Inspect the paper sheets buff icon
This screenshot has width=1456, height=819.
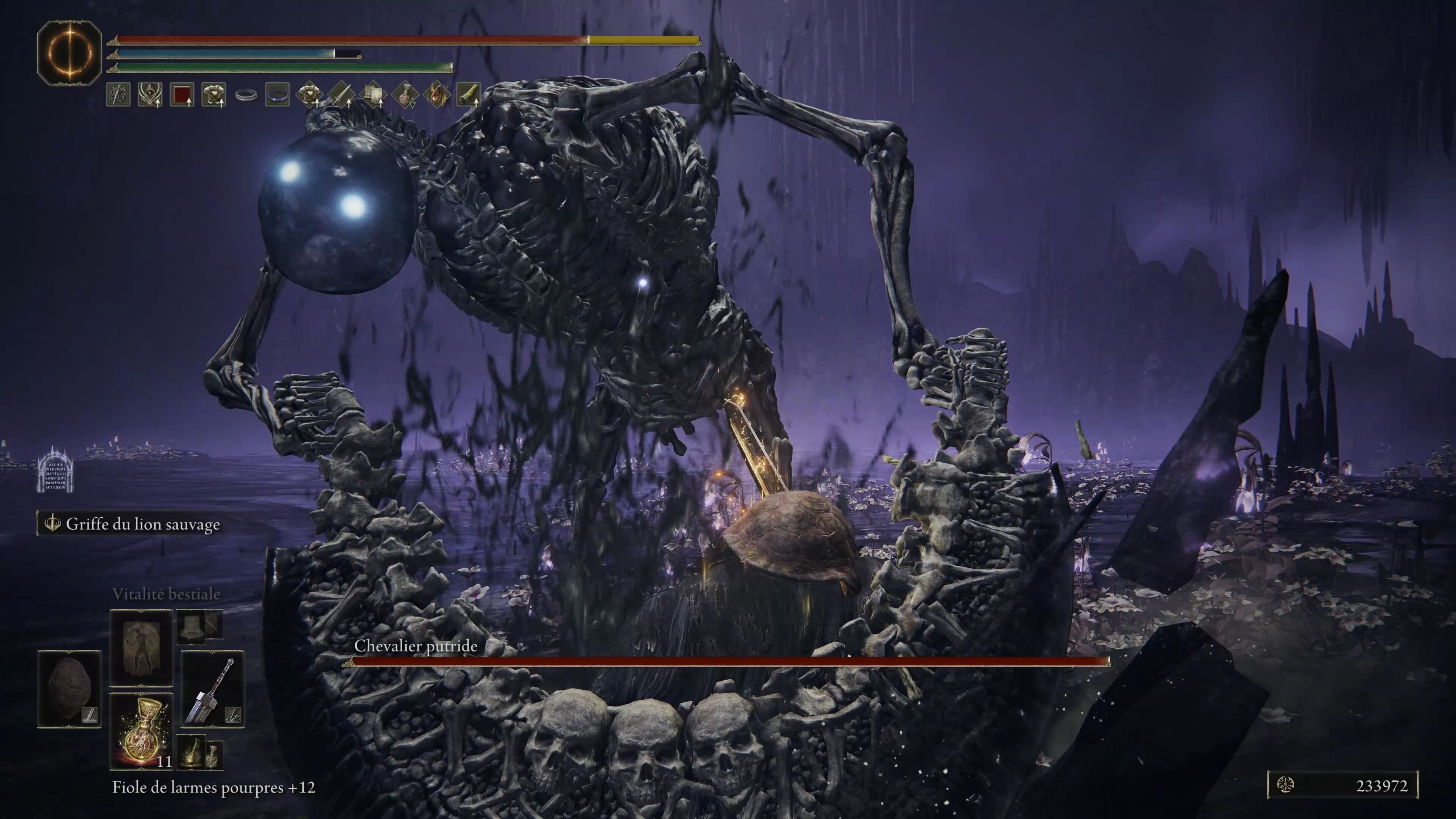click(x=372, y=95)
